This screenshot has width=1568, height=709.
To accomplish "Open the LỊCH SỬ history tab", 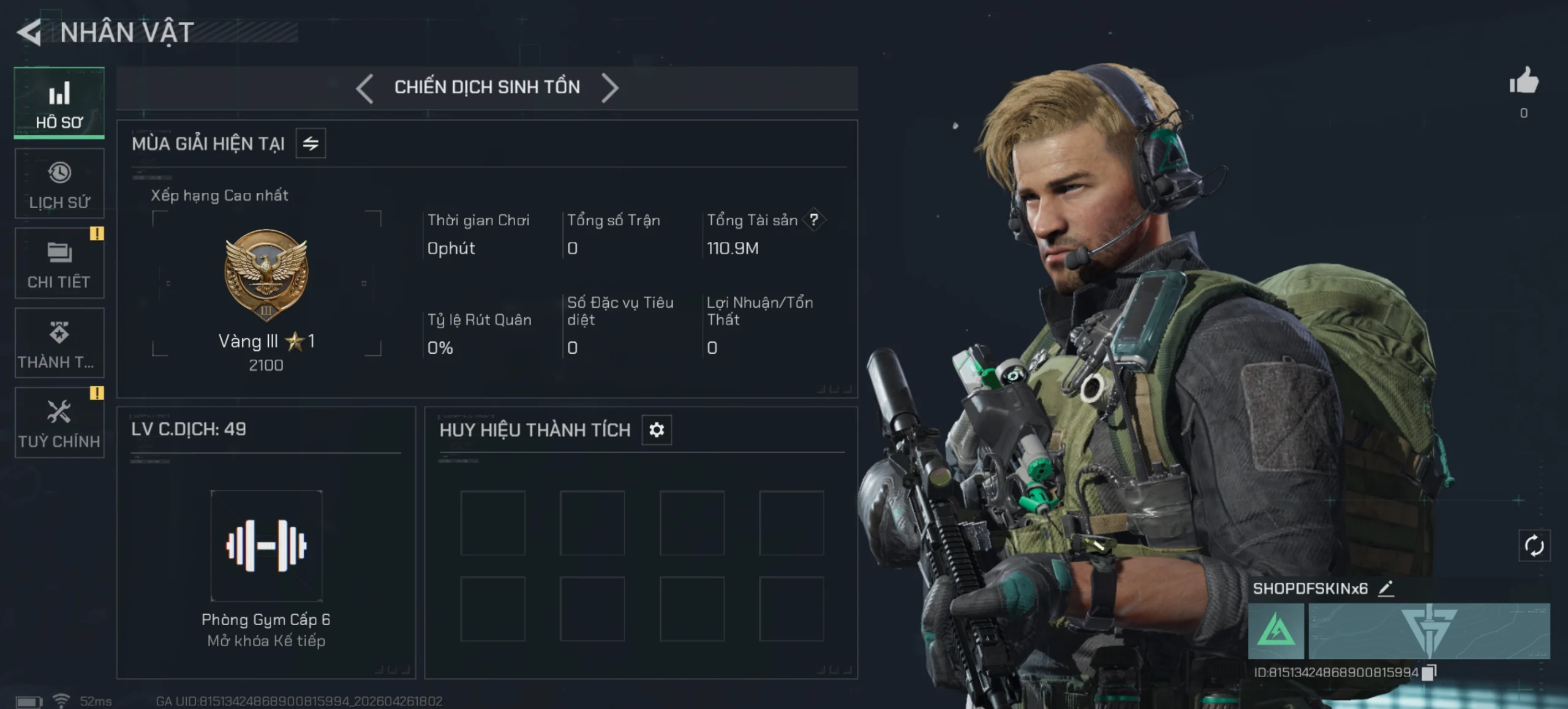I will (x=59, y=184).
